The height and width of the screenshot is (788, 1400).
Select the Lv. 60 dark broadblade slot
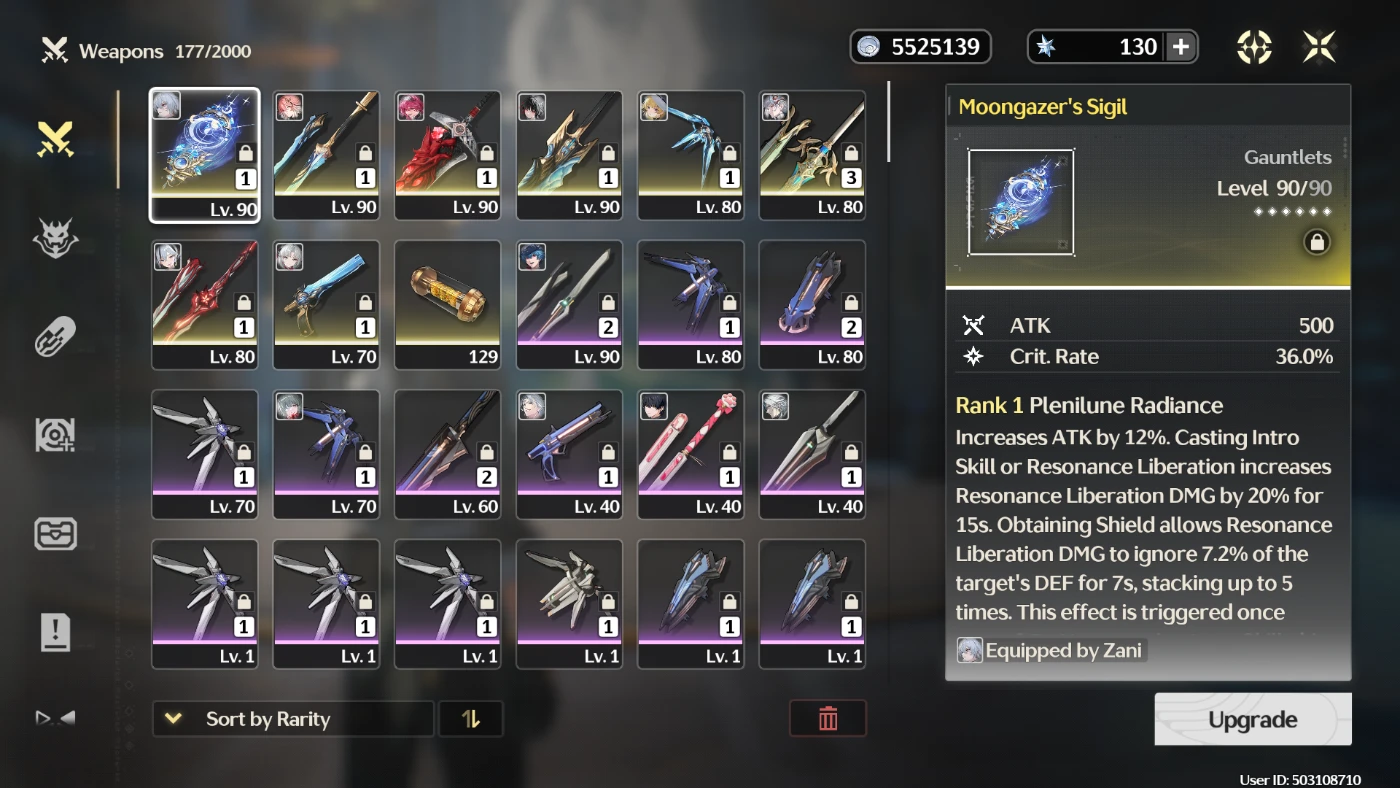(448, 455)
